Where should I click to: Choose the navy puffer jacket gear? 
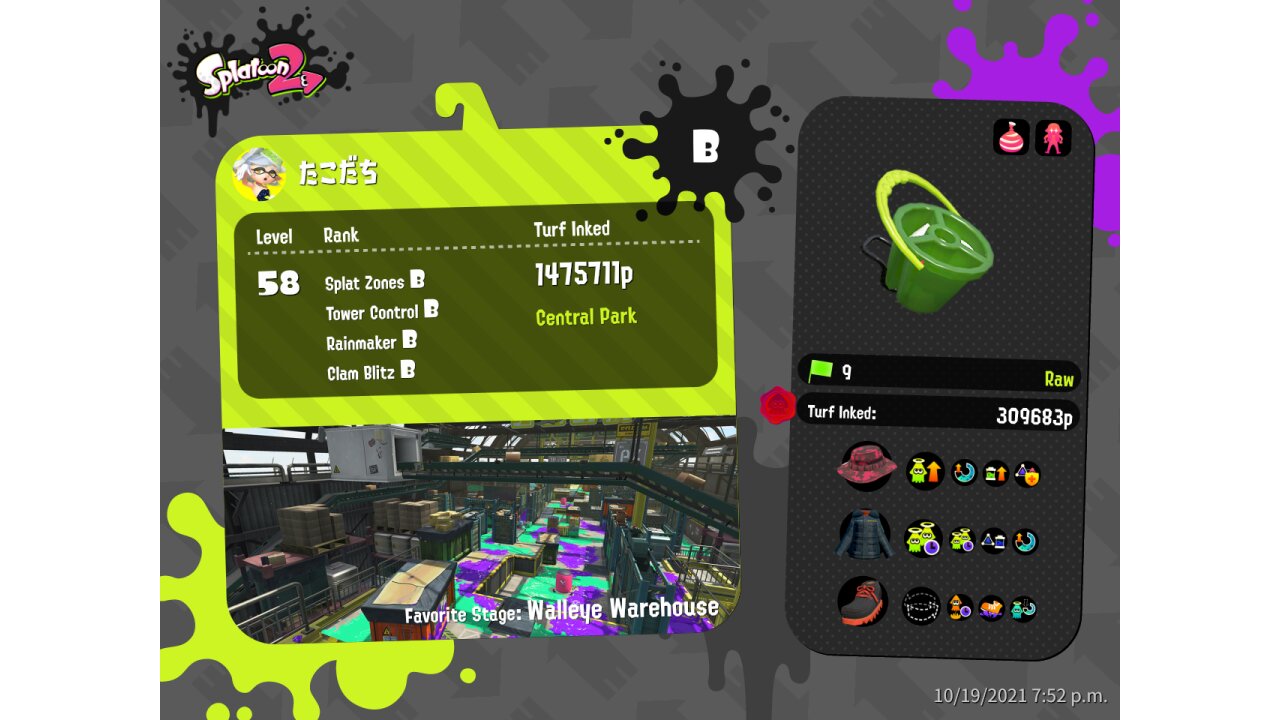(863, 535)
